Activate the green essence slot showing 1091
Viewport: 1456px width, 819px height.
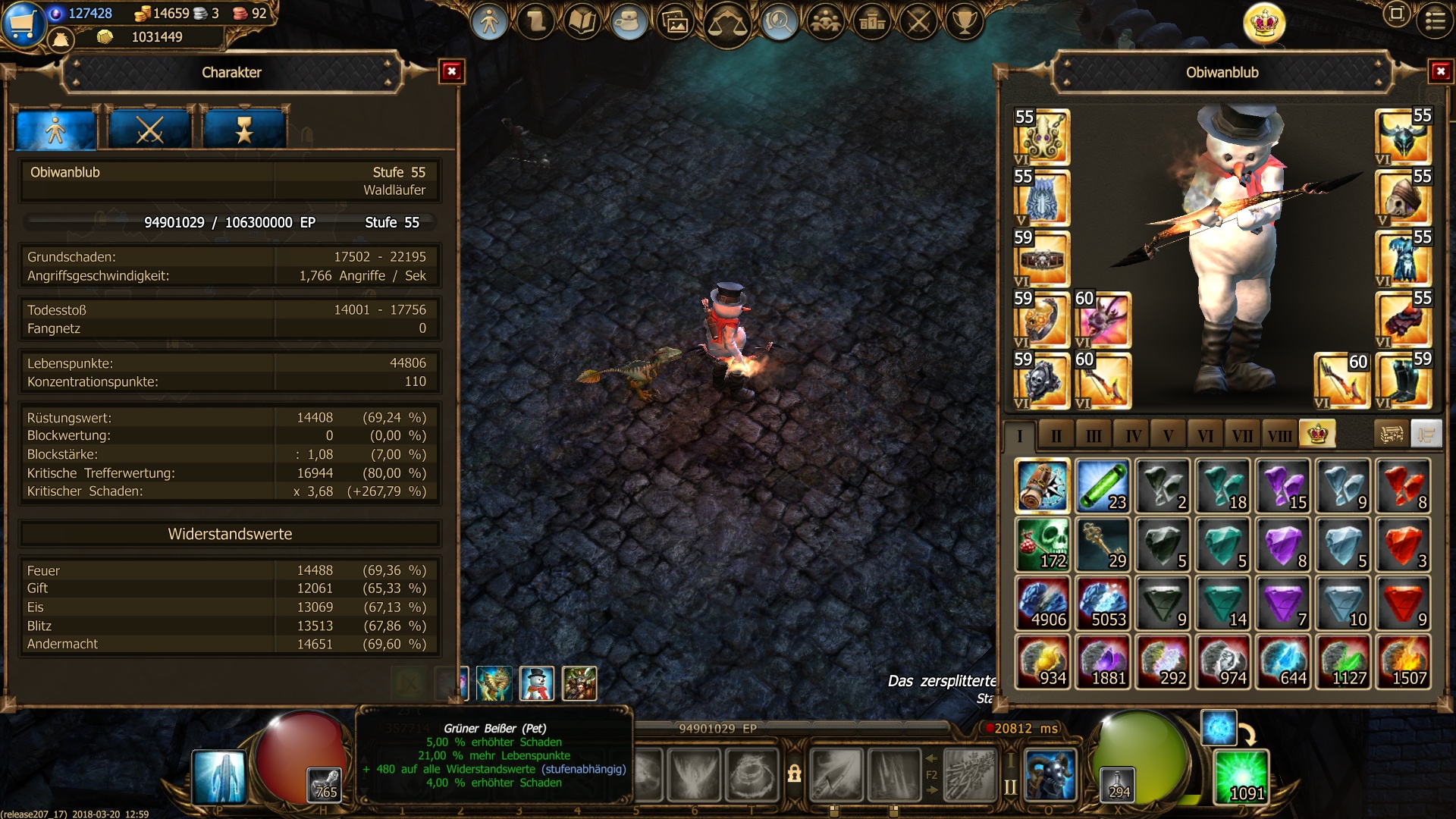[x=1241, y=777]
